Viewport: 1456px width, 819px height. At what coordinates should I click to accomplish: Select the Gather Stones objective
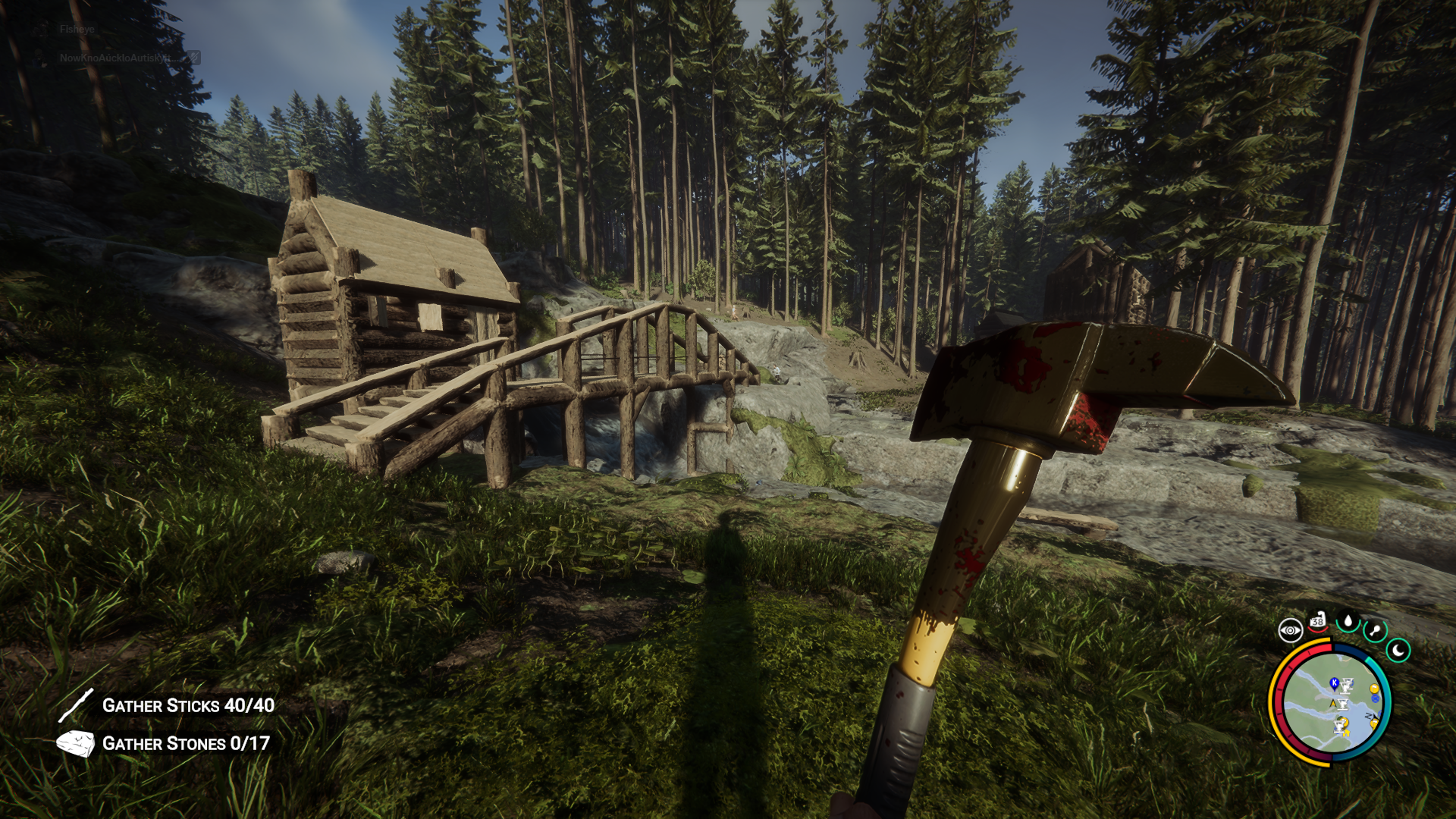point(186,744)
